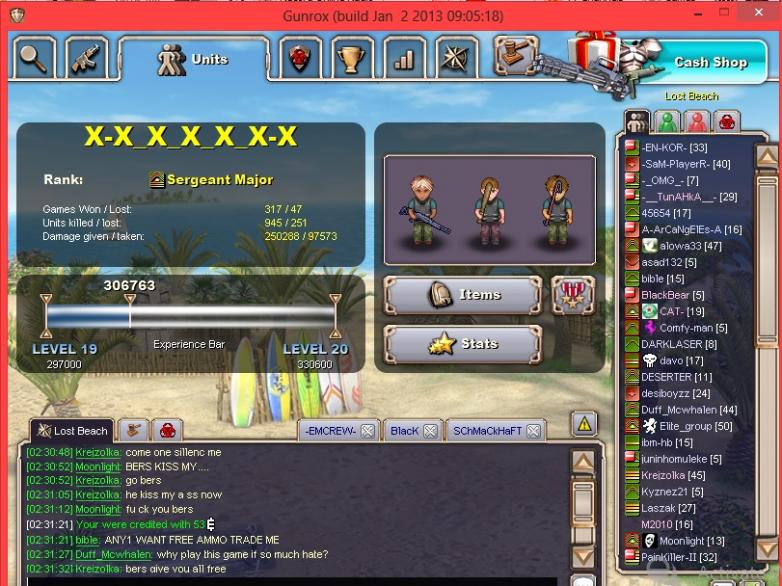
Task: Switch to the assault rifle weapons tab
Action: 88,58
